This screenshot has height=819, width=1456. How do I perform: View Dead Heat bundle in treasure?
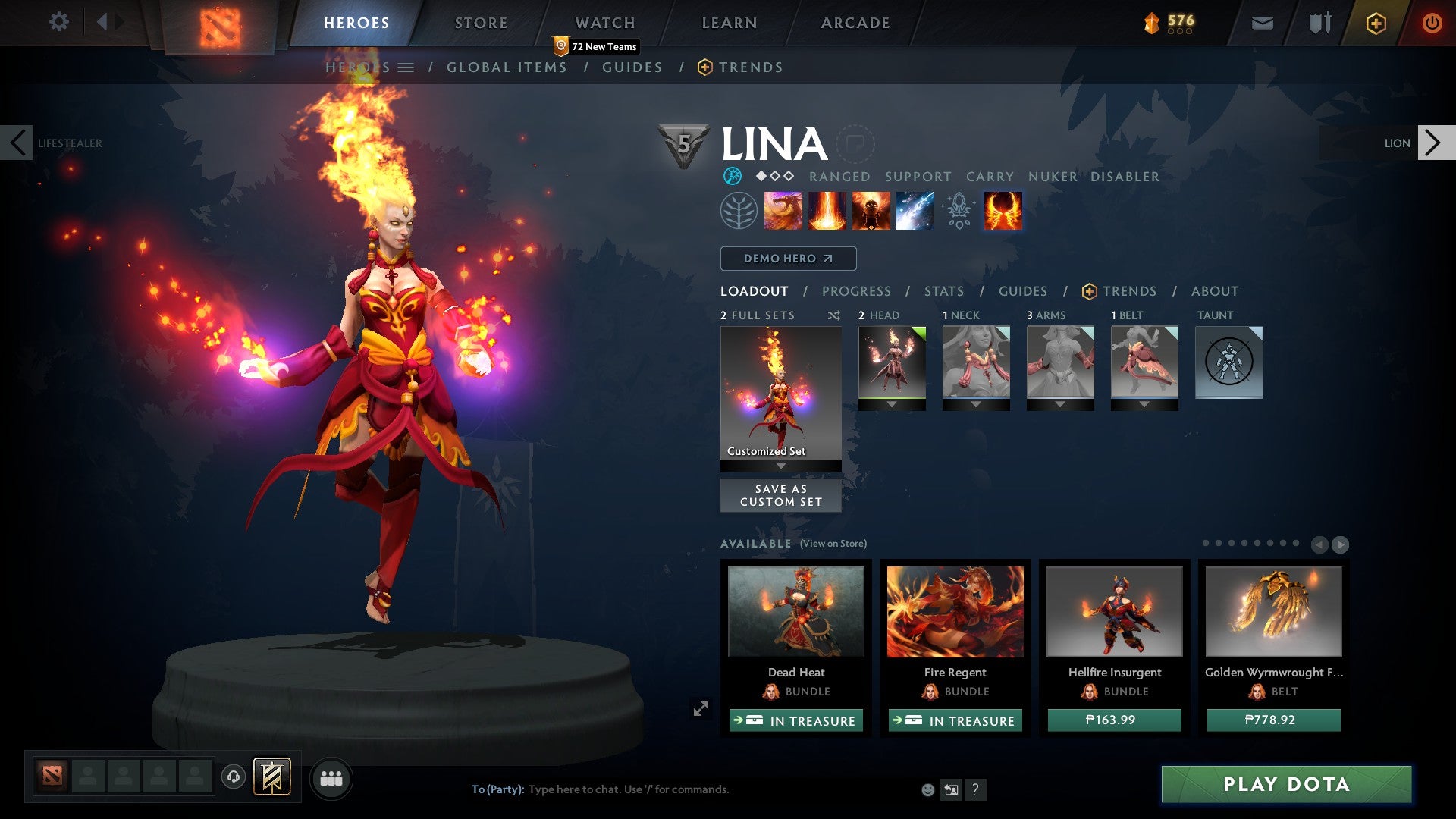[795, 720]
